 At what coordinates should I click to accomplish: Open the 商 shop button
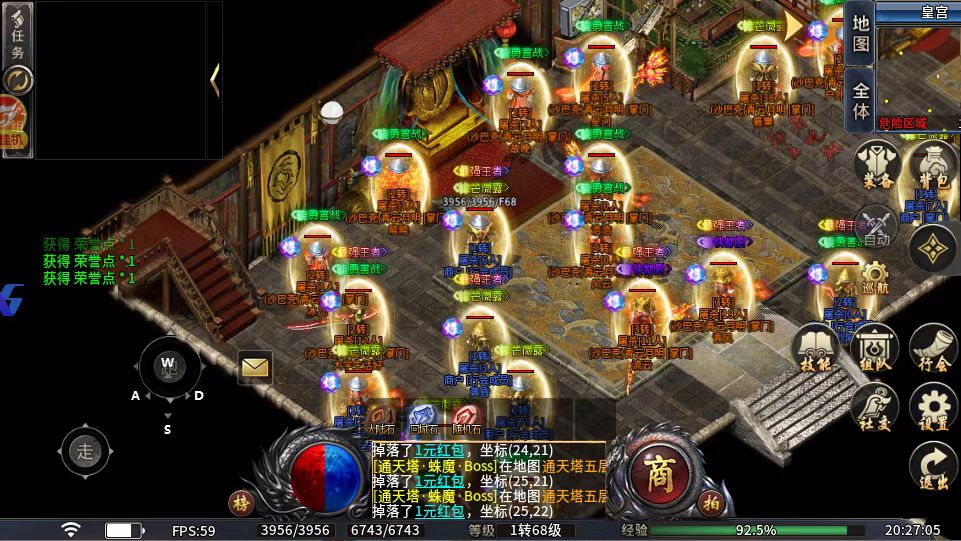pos(658,470)
